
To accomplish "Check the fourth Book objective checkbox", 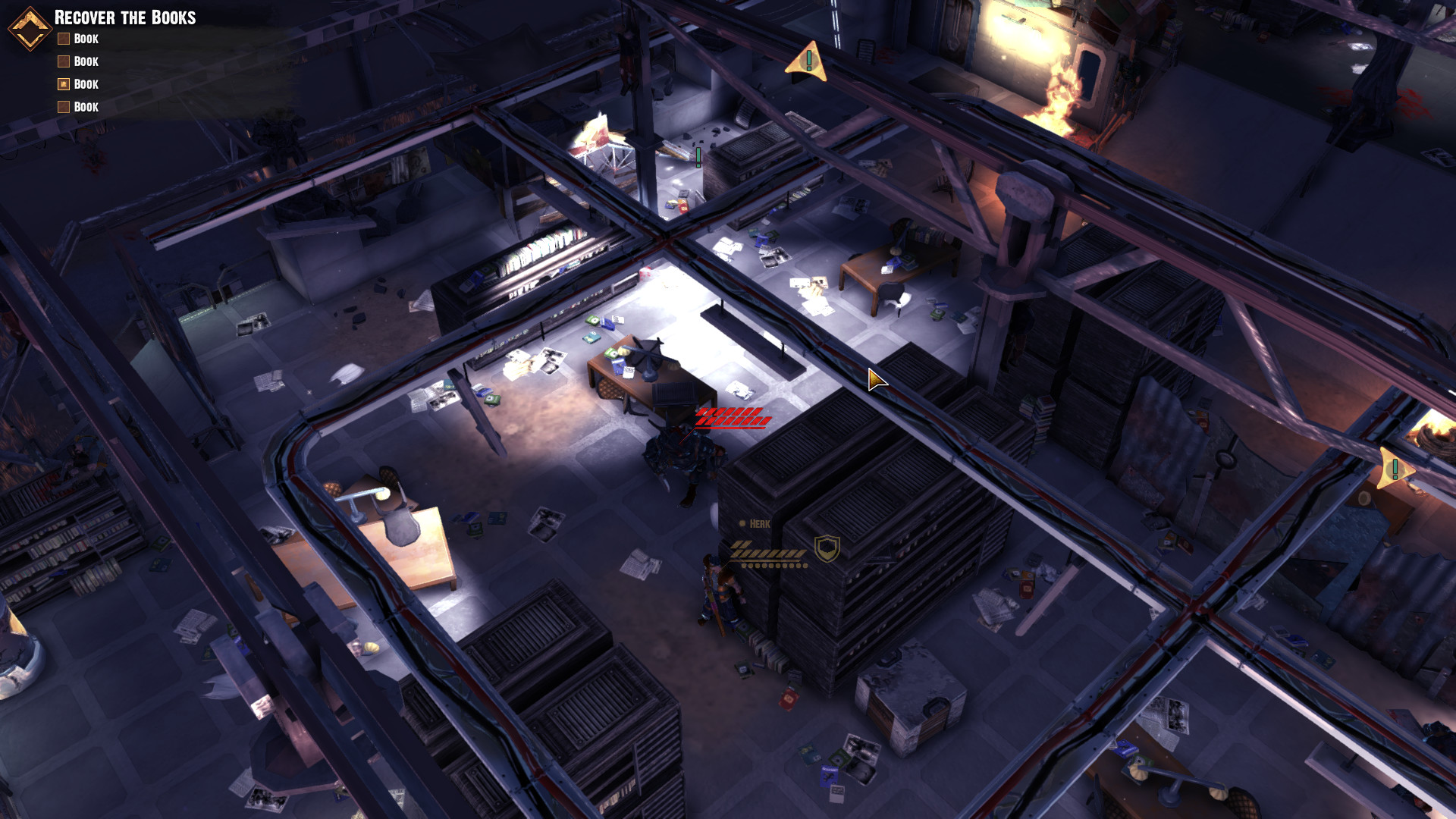I will [63, 107].
